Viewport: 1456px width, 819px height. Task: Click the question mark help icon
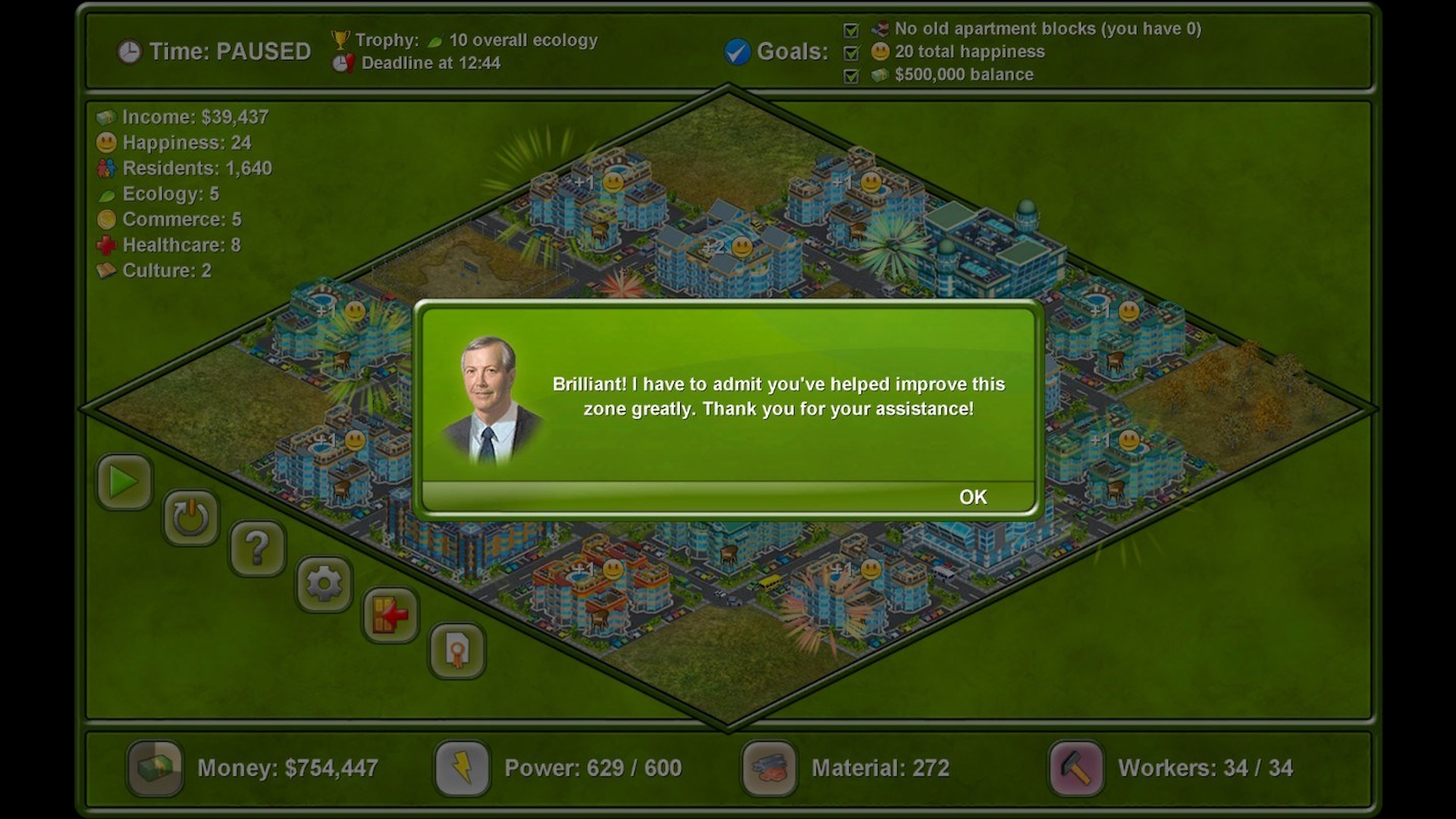coord(257,548)
